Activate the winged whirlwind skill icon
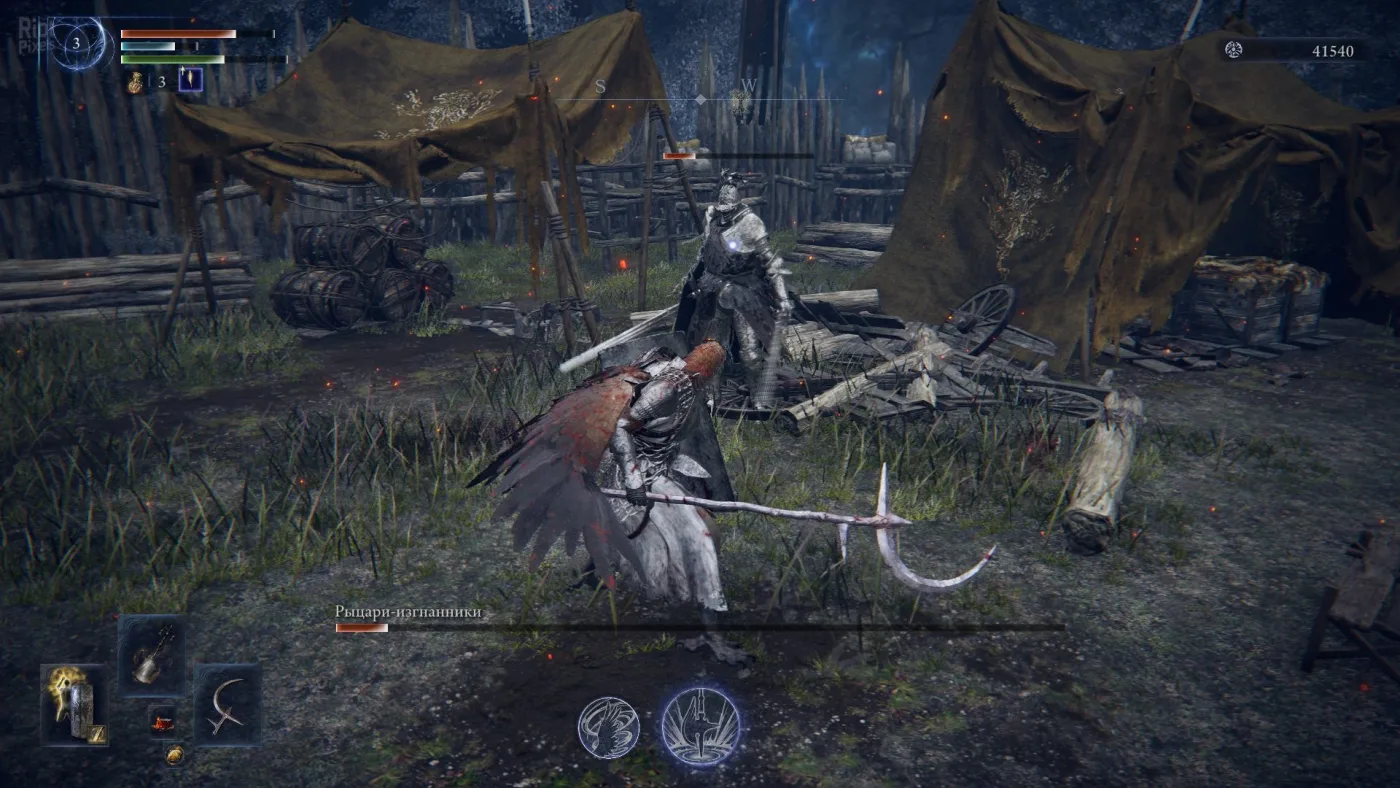This screenshot has height=788, width=1400. [x=608, y=727]
